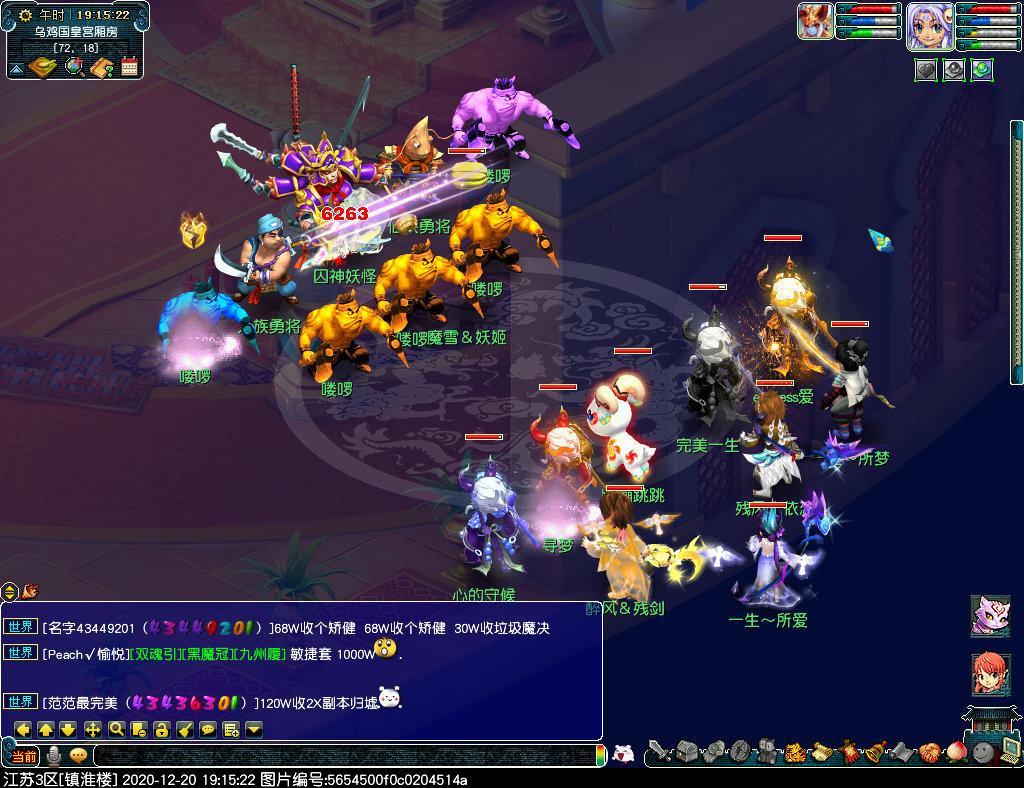Open the help book with green question mark
Image resolution: width=1024 pixels, height=788 pixels.
[x=101, y=67]
